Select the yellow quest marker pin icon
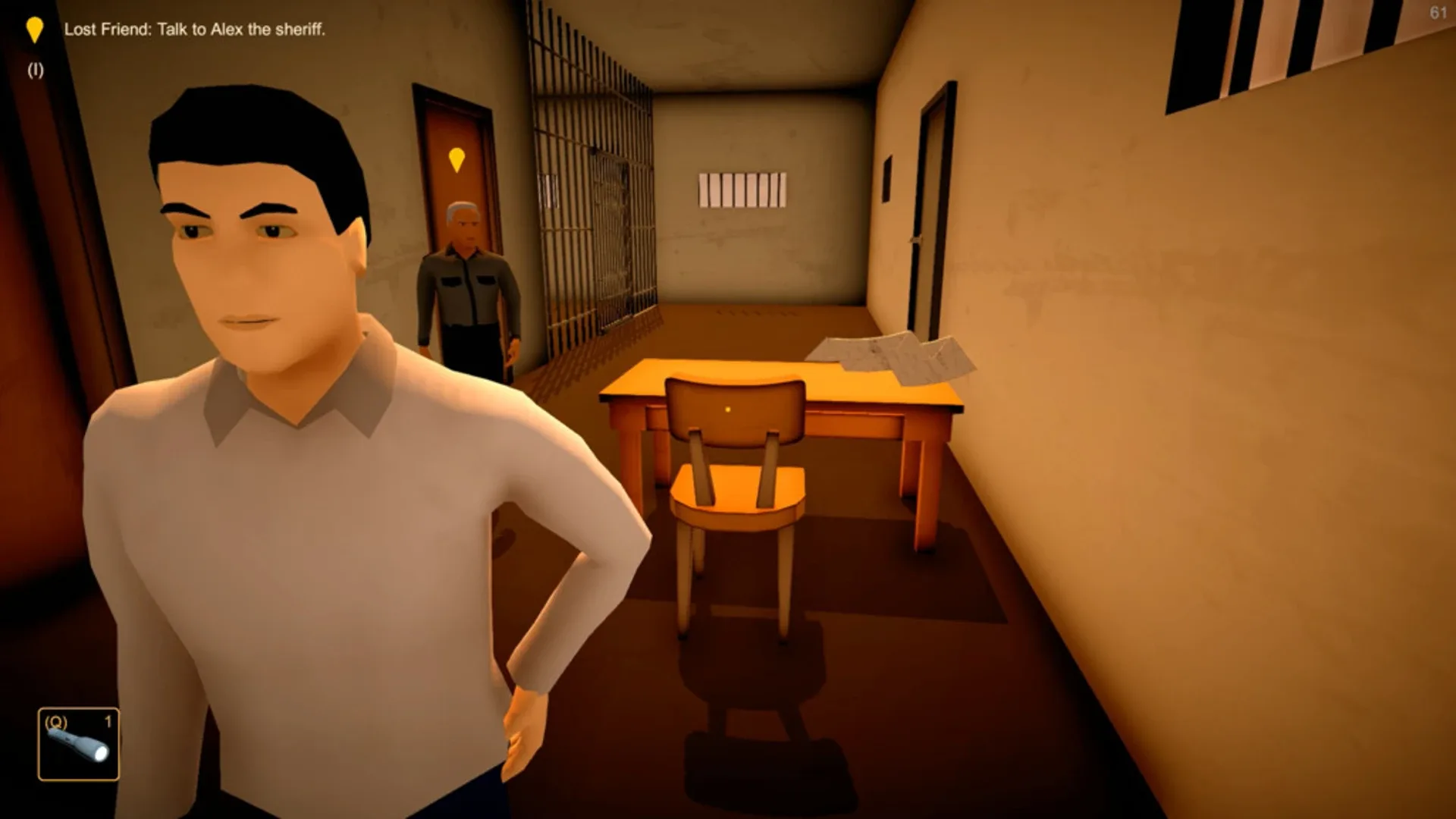The width and height of the screenshot is (1456, 819). click(34, 30)
